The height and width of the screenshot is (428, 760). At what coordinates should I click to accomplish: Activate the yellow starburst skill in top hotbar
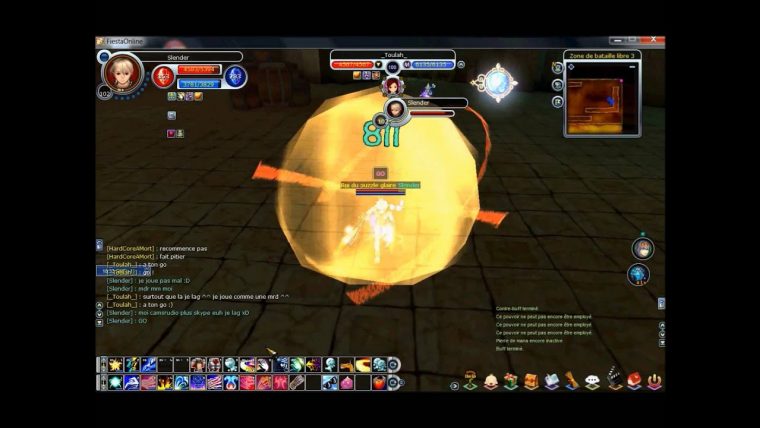pos(117,365)
